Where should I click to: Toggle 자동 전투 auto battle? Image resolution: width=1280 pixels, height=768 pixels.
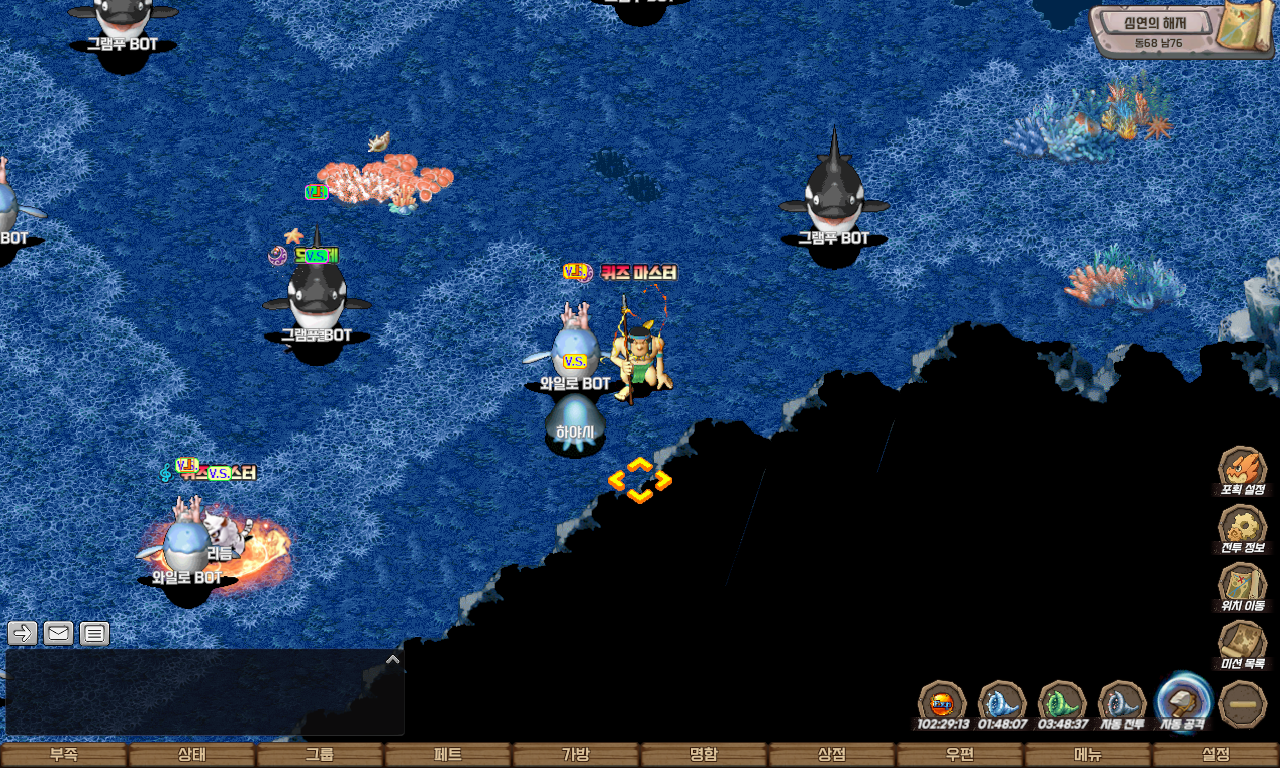click(1122, 702)
